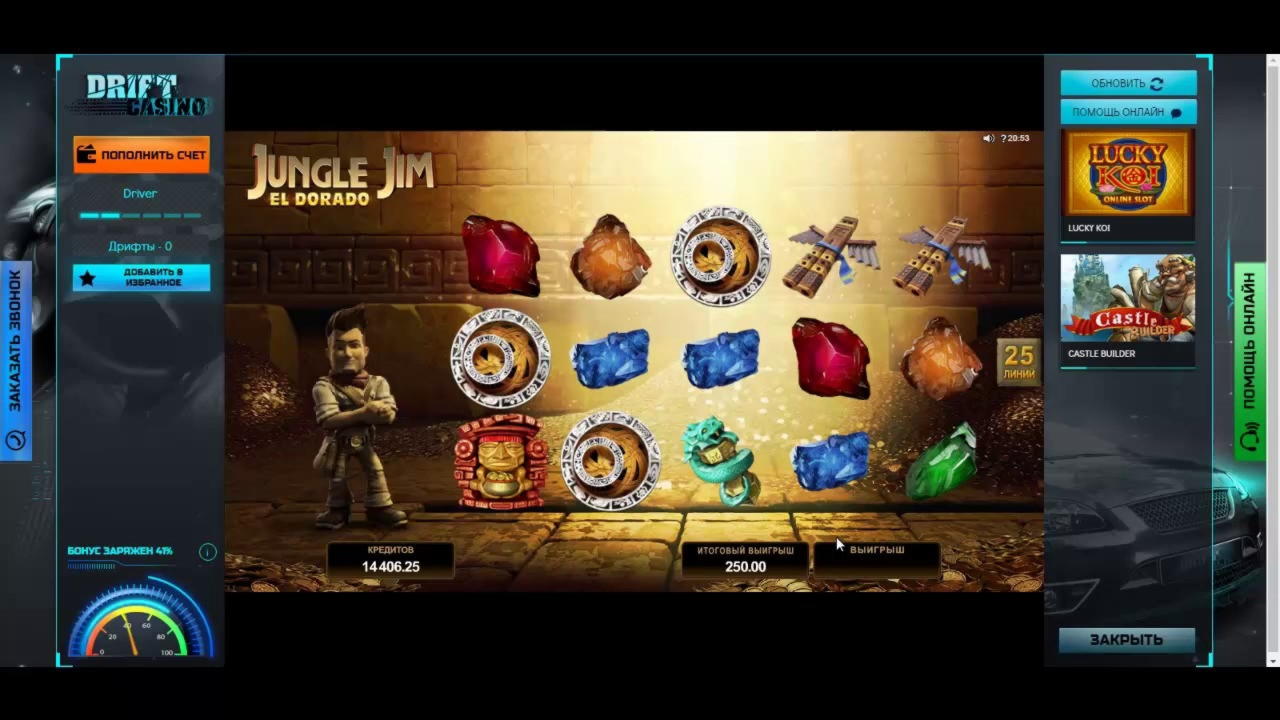The width and height of the screenshot is (1280, 720).
Task: Click the refresh arrows icon on Обновить
Action: (1157, 83)
